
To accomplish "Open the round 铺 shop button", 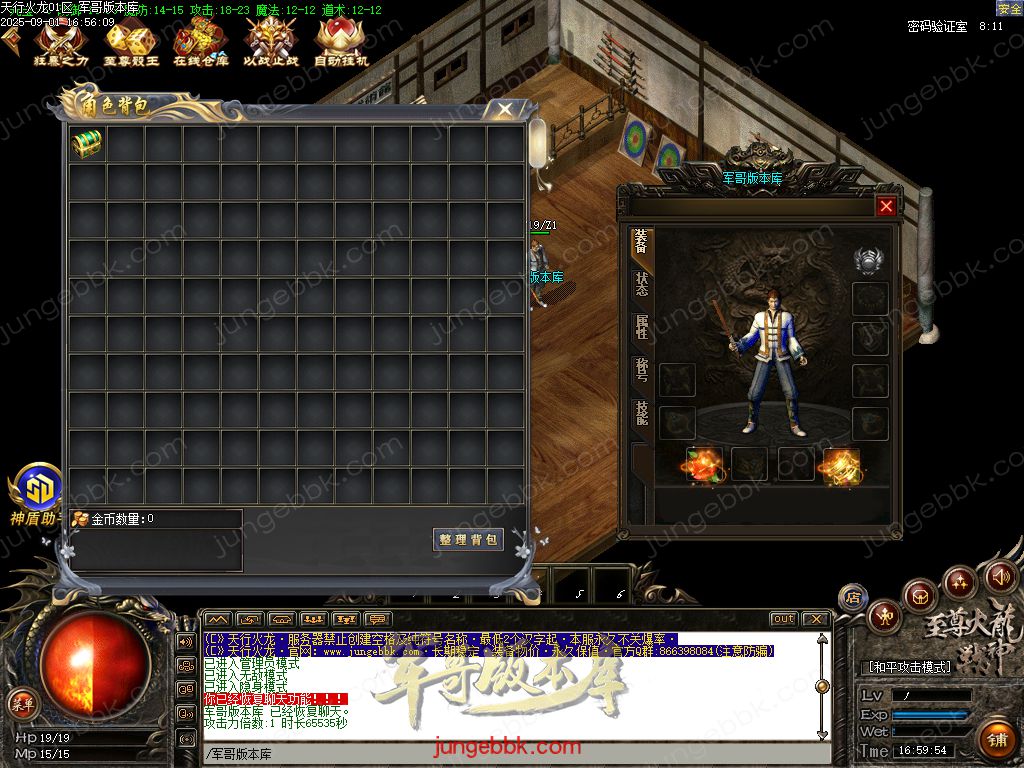I will (996, 740).
